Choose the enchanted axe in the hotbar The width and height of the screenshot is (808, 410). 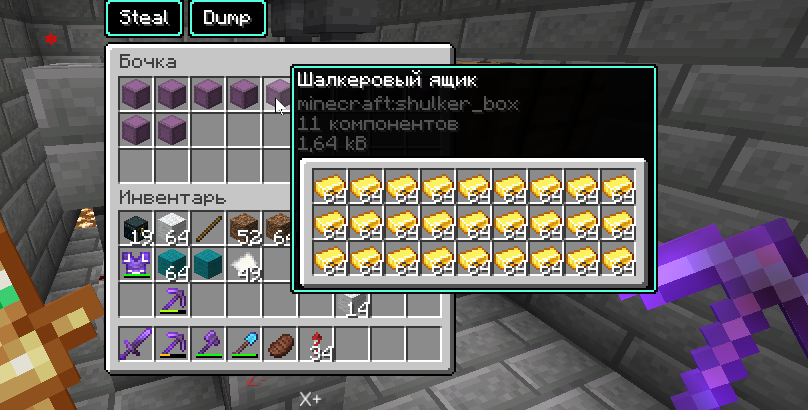209,343
